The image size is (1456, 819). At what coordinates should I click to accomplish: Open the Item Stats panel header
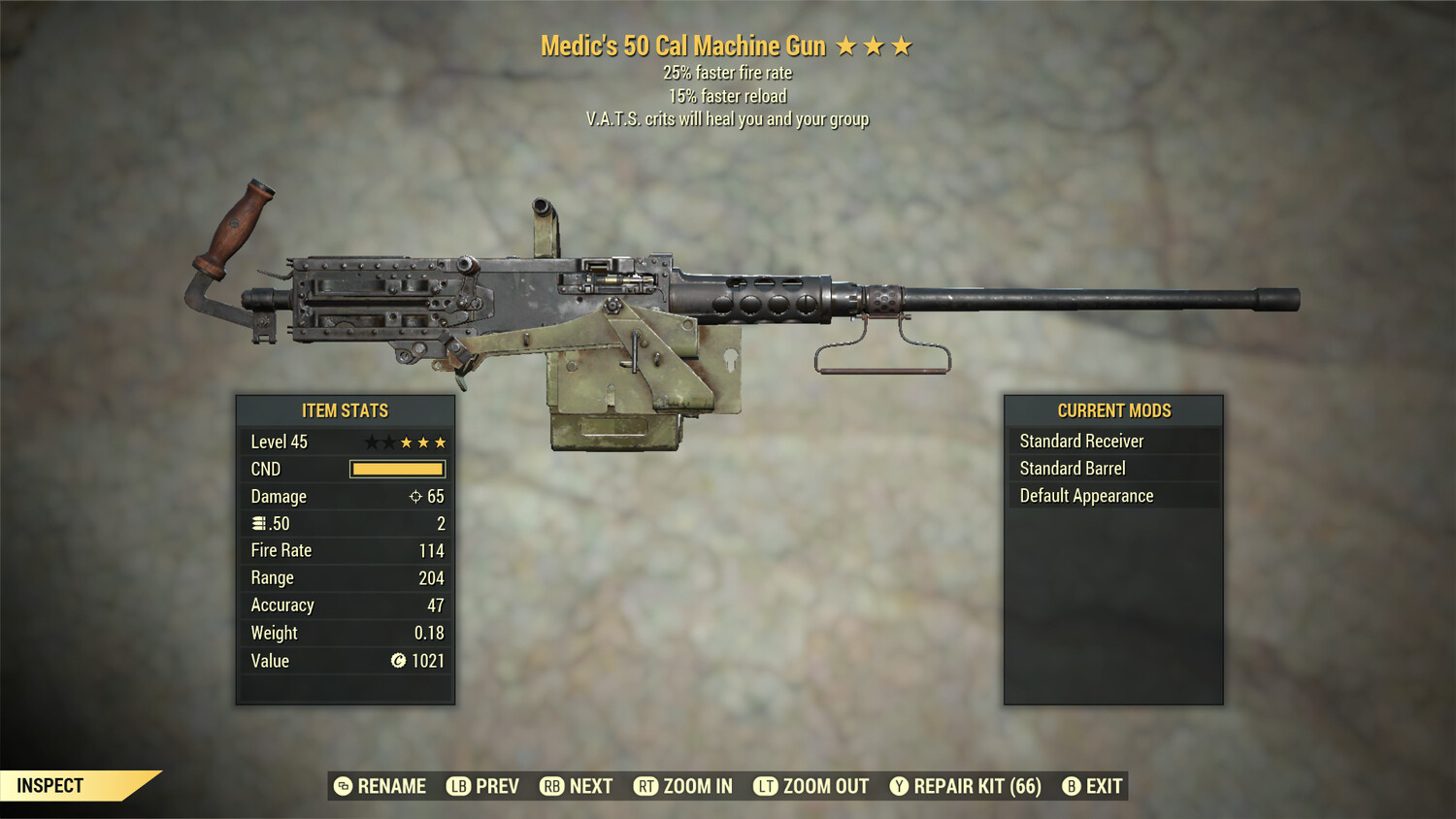[345, 409]
